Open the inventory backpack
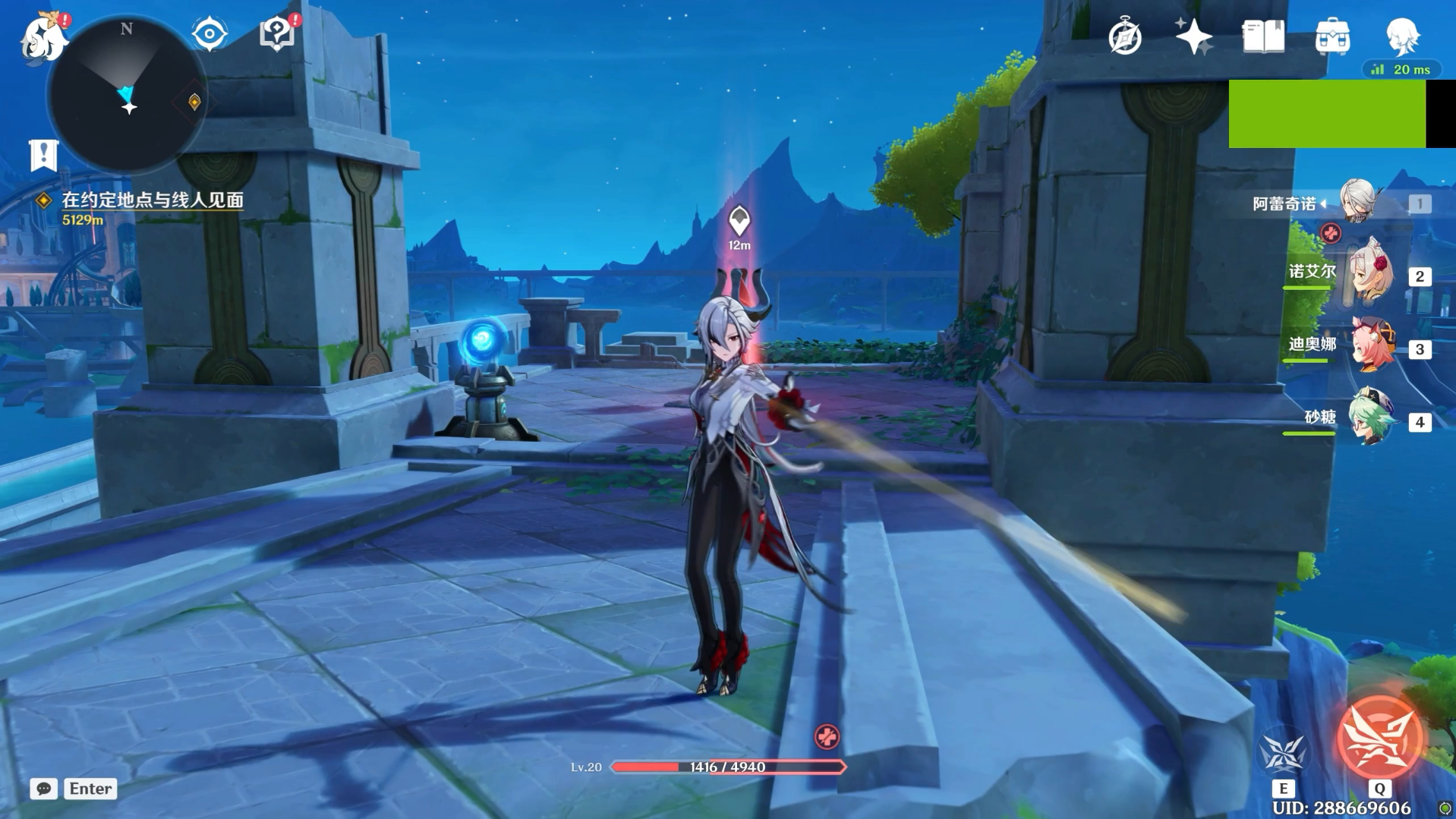 point(1332,36)
